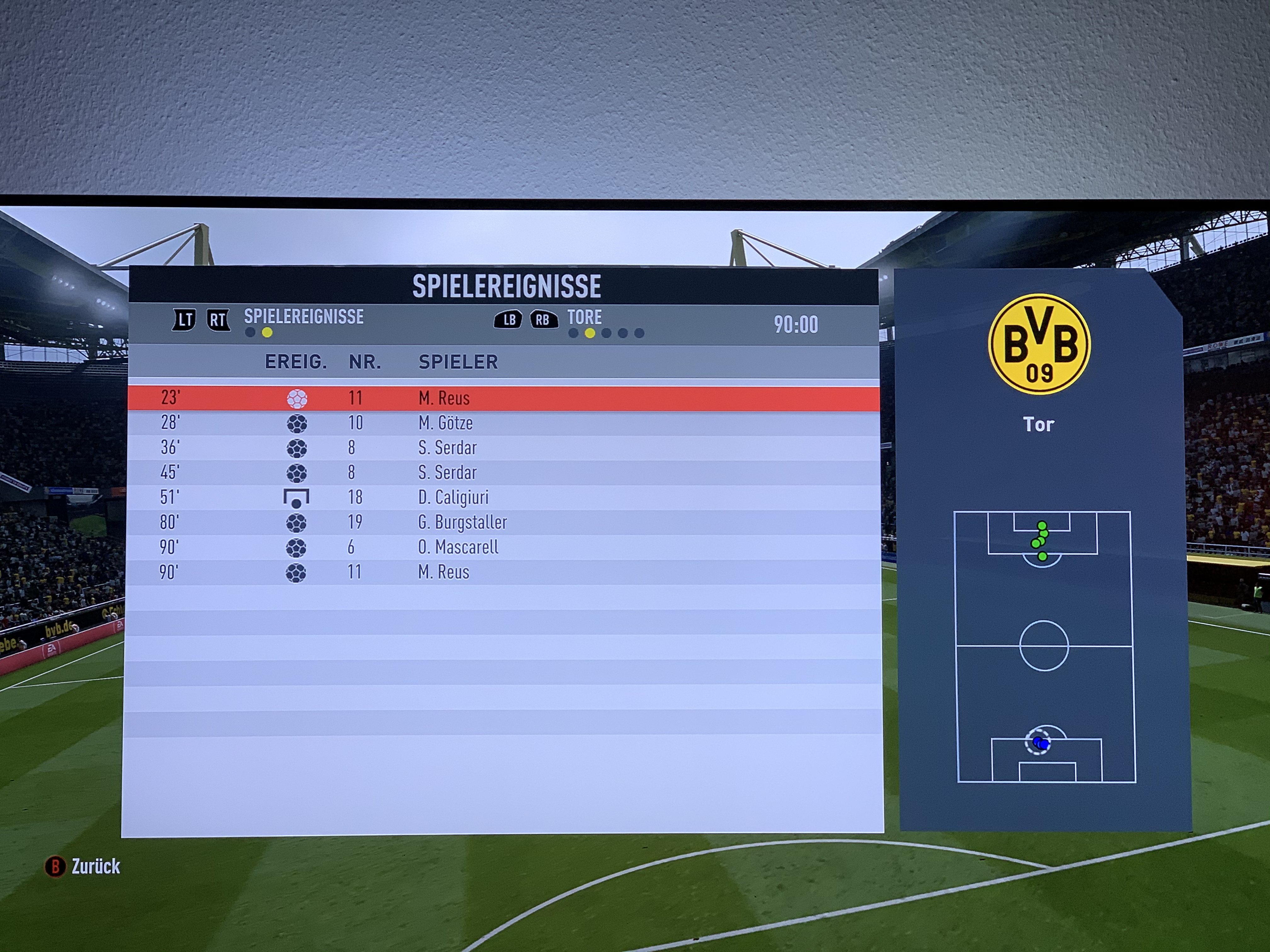The height and width of the screenshot is (952, 1270).
Task: Click the goal-location pitch diagram
Action: (x=1044, y=646)
